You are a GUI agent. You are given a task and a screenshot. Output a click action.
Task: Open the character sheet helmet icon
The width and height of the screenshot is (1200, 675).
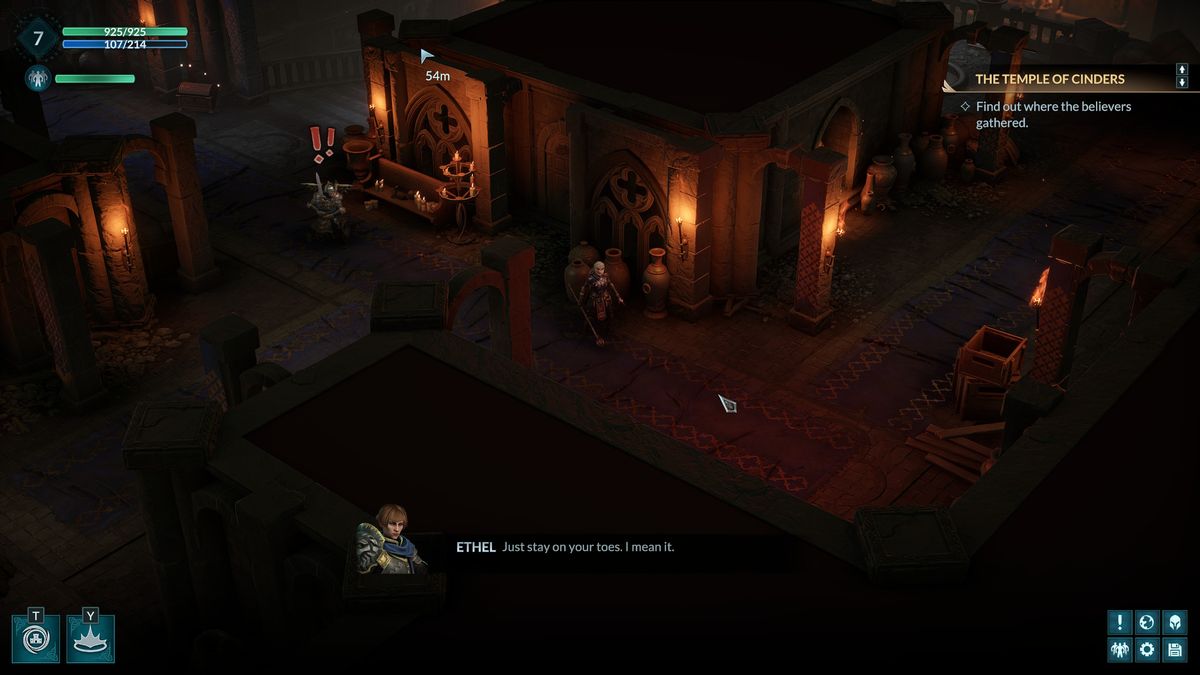(1175, 622)
